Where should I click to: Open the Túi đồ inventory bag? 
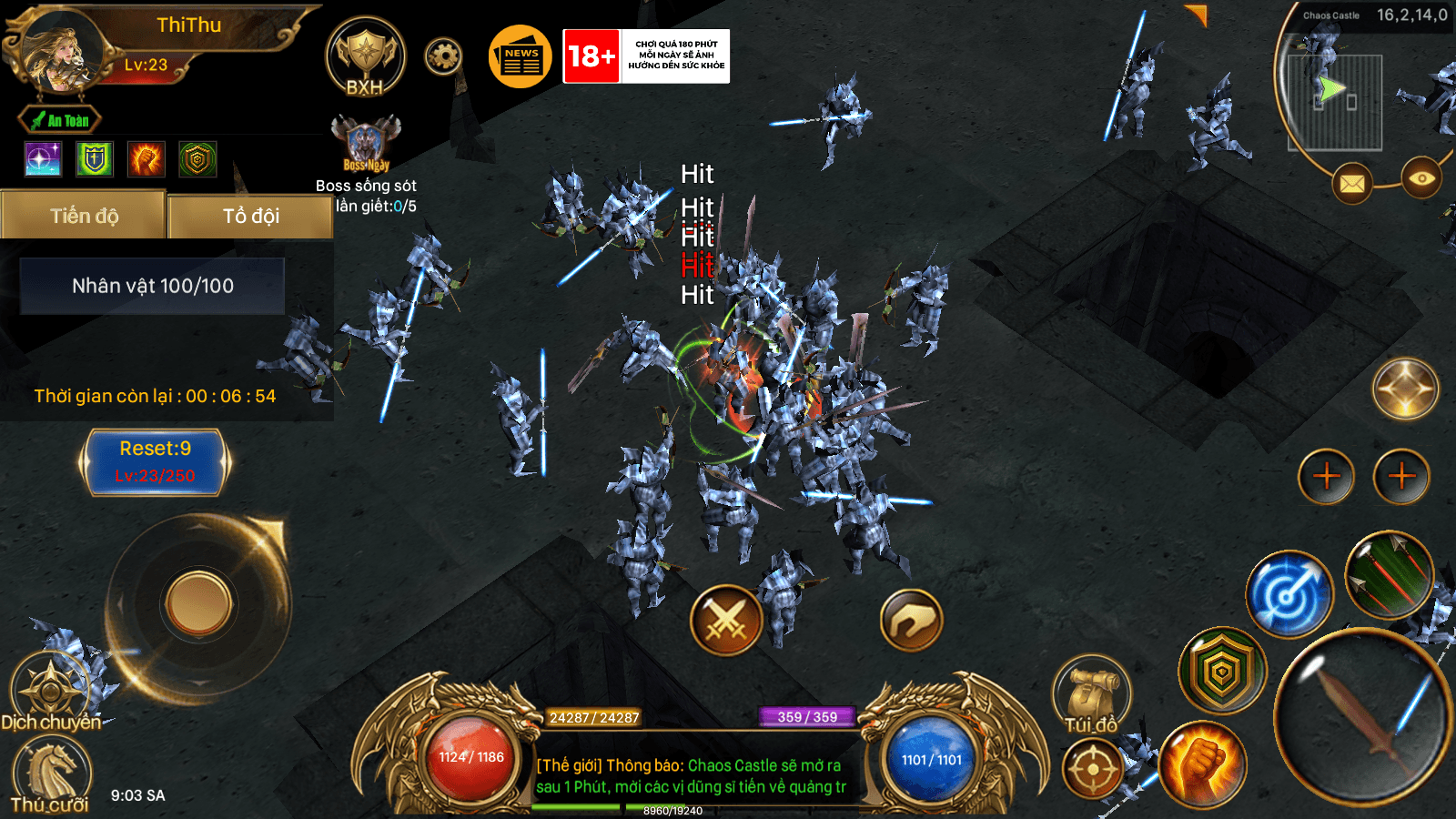(x=1092, y=696)
